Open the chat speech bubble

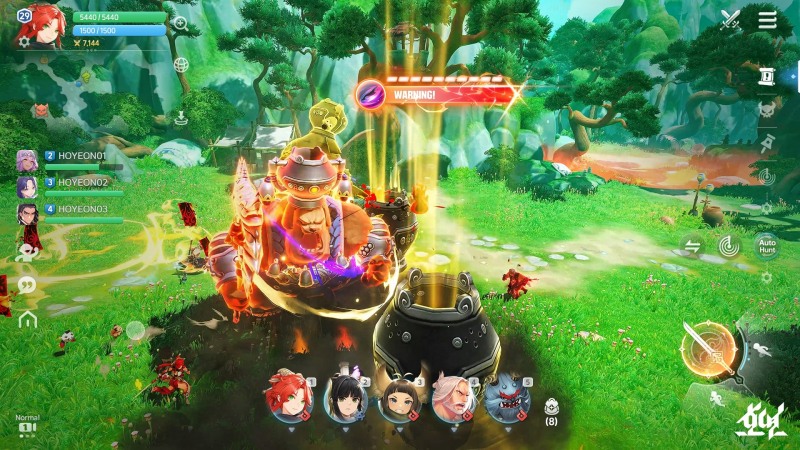[x=27, y=285]
